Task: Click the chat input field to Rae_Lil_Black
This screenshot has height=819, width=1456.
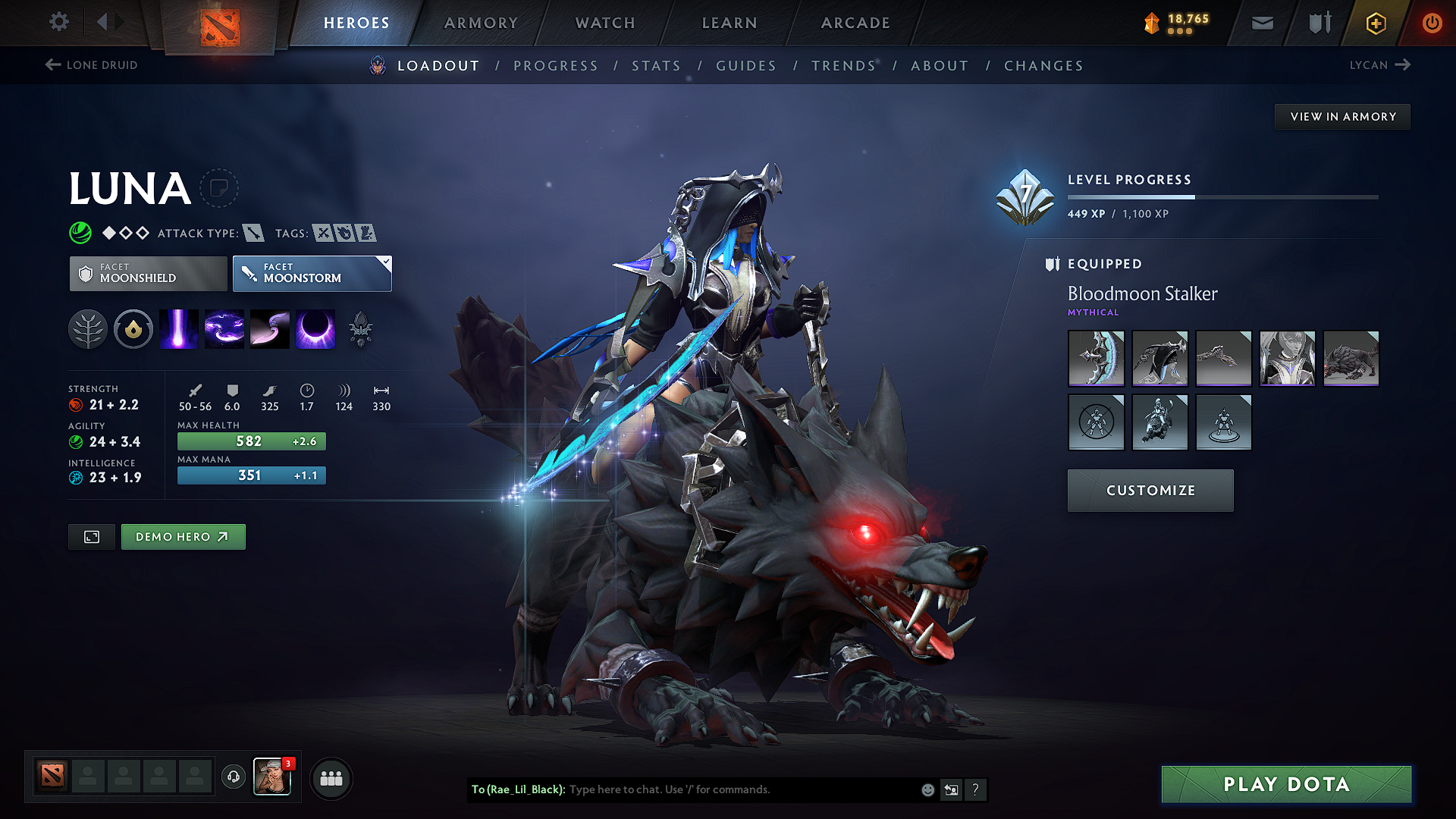Action: coord(720,789)
